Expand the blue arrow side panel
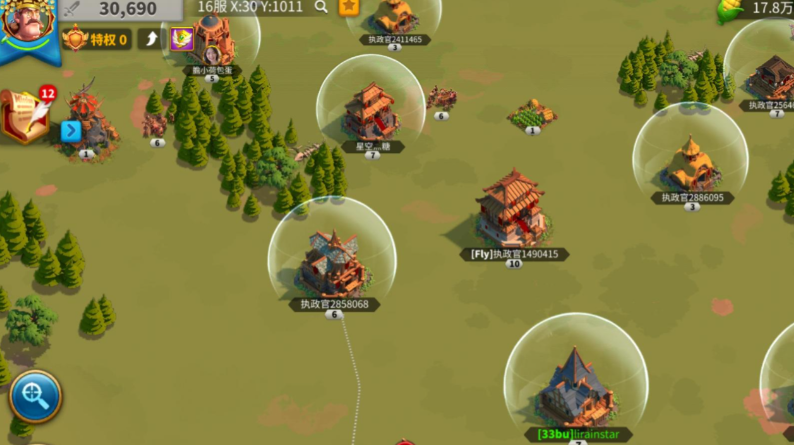 click(x=70, y=131)
